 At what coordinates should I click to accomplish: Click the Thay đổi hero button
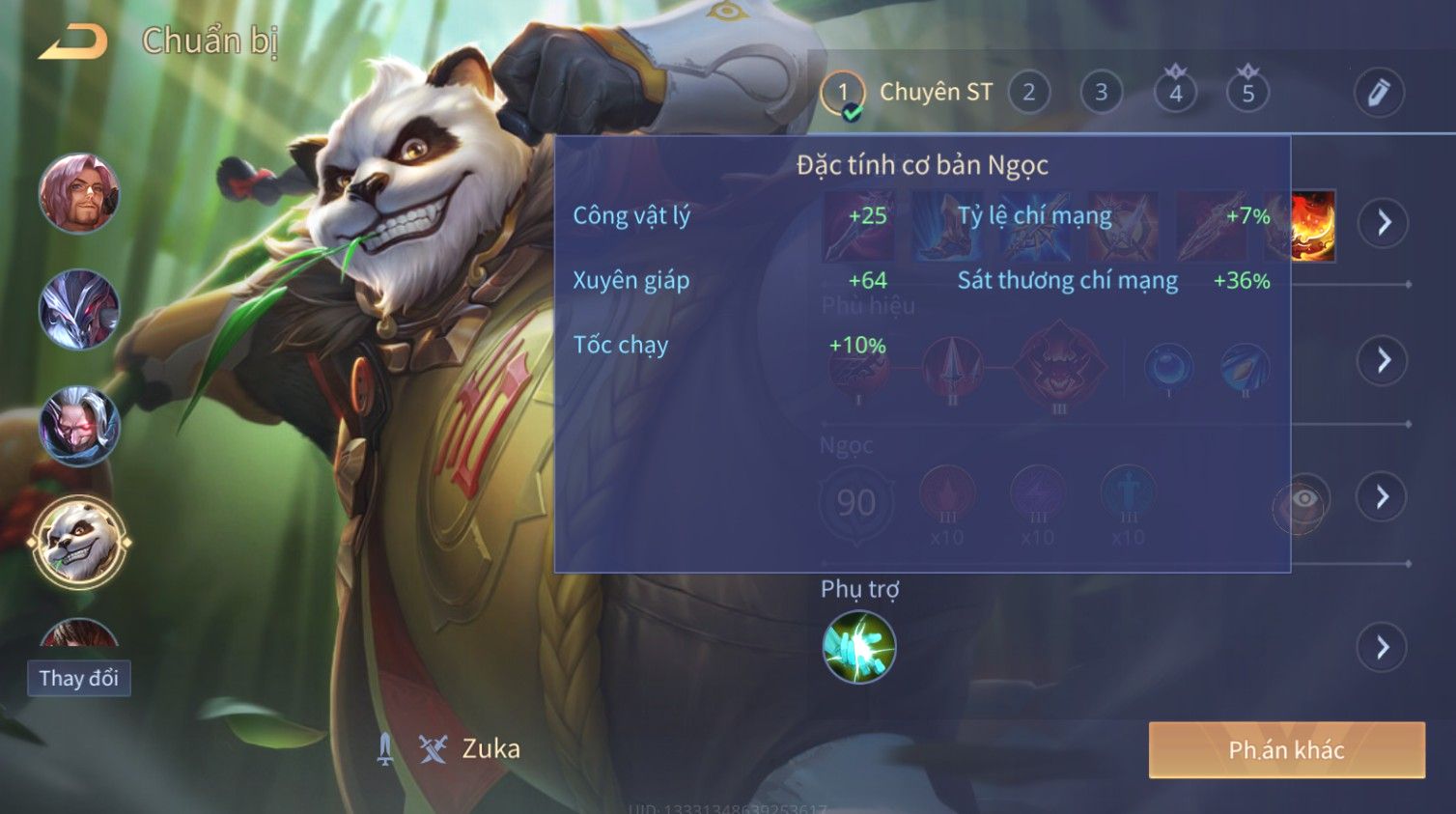pos(79,678)
